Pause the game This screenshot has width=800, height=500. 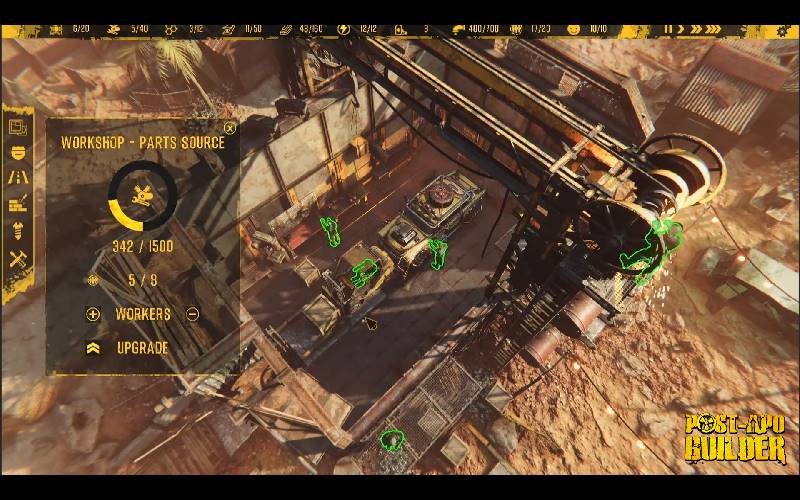tap(667, 29)
